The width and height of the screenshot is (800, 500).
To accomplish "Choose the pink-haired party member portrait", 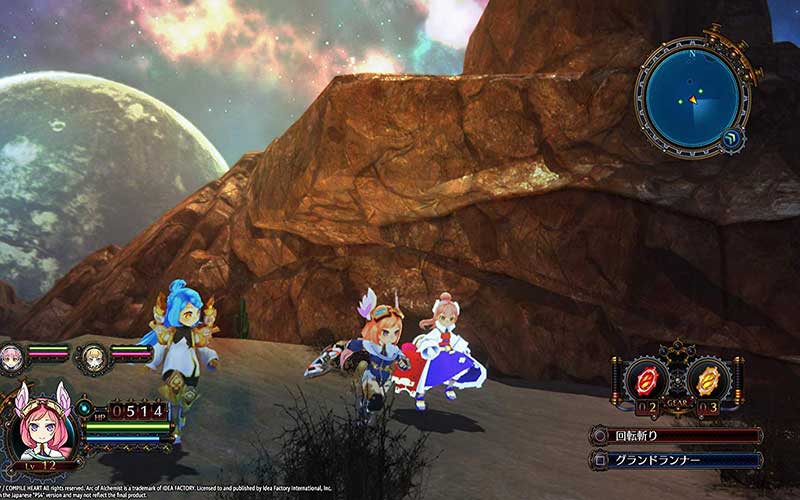I will (x=13, y=354).
